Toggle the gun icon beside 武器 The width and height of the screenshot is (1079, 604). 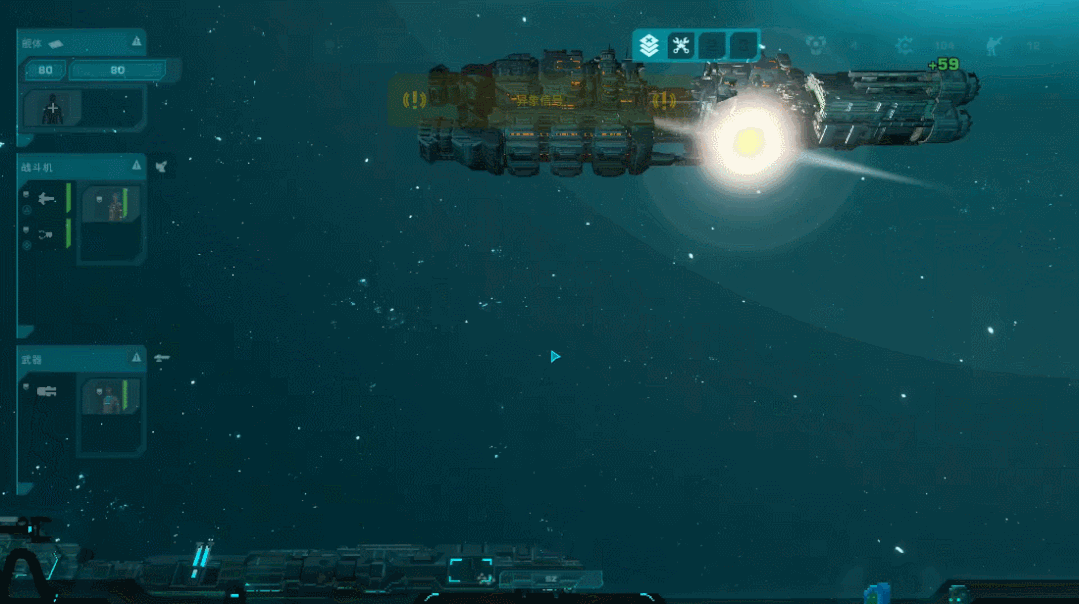[162, 358]
